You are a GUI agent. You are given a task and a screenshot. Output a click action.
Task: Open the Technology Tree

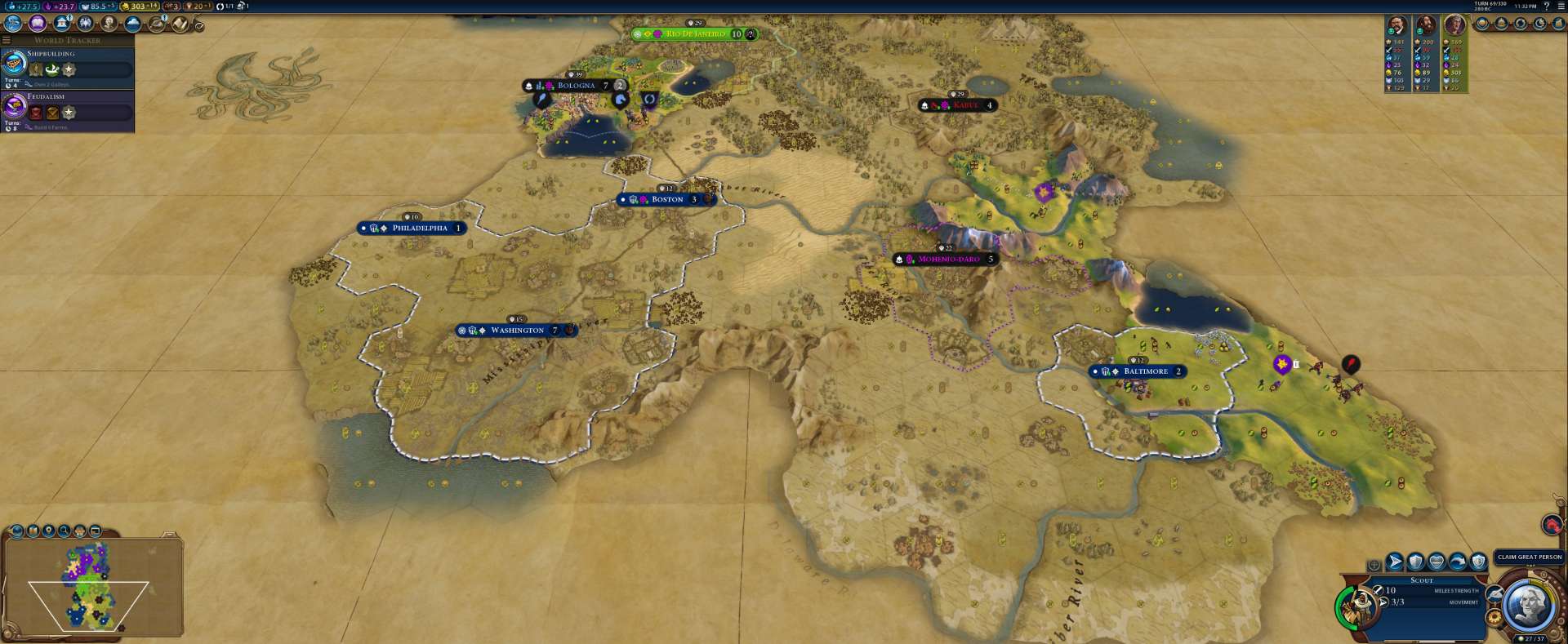[x=13, y=24]
